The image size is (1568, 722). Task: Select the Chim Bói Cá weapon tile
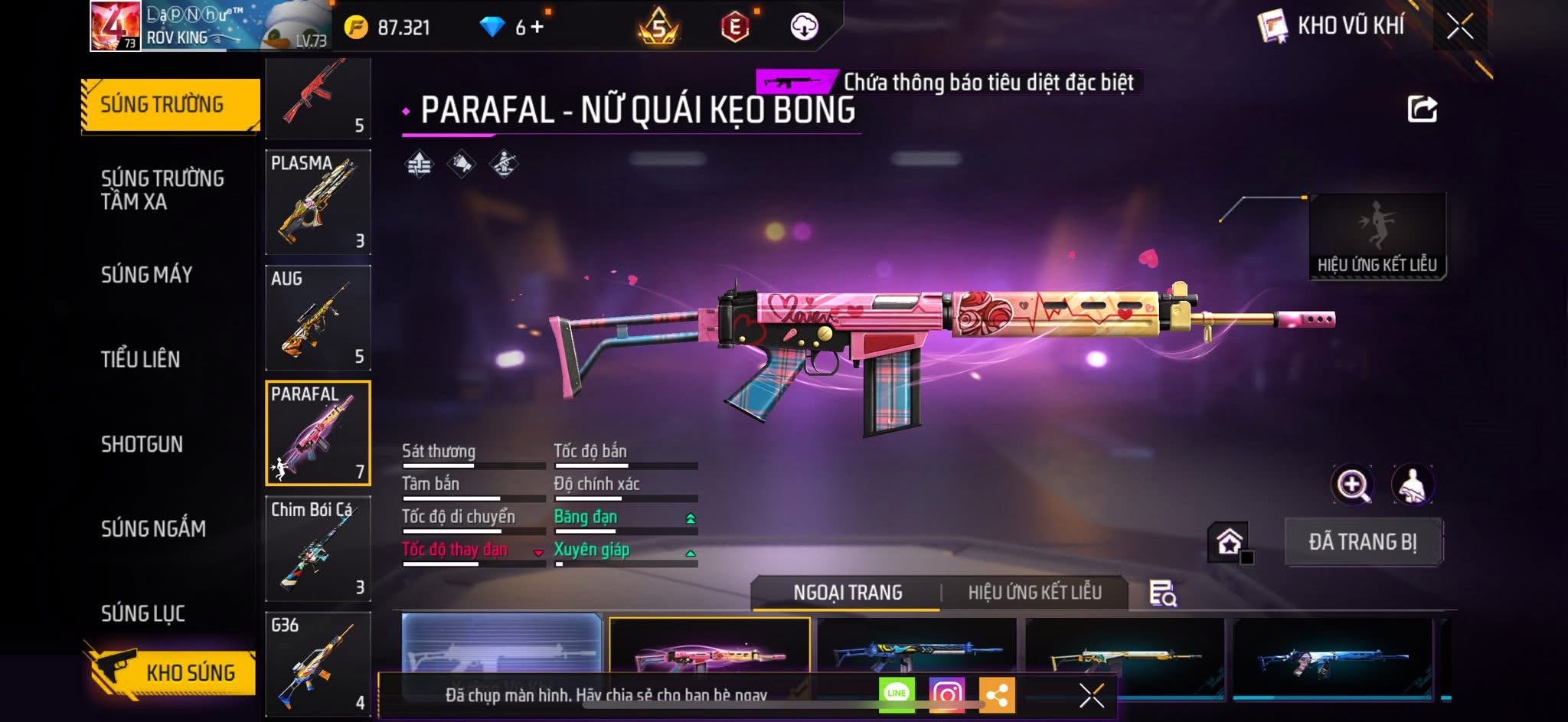pyautogui.click(x=318, y=548)
